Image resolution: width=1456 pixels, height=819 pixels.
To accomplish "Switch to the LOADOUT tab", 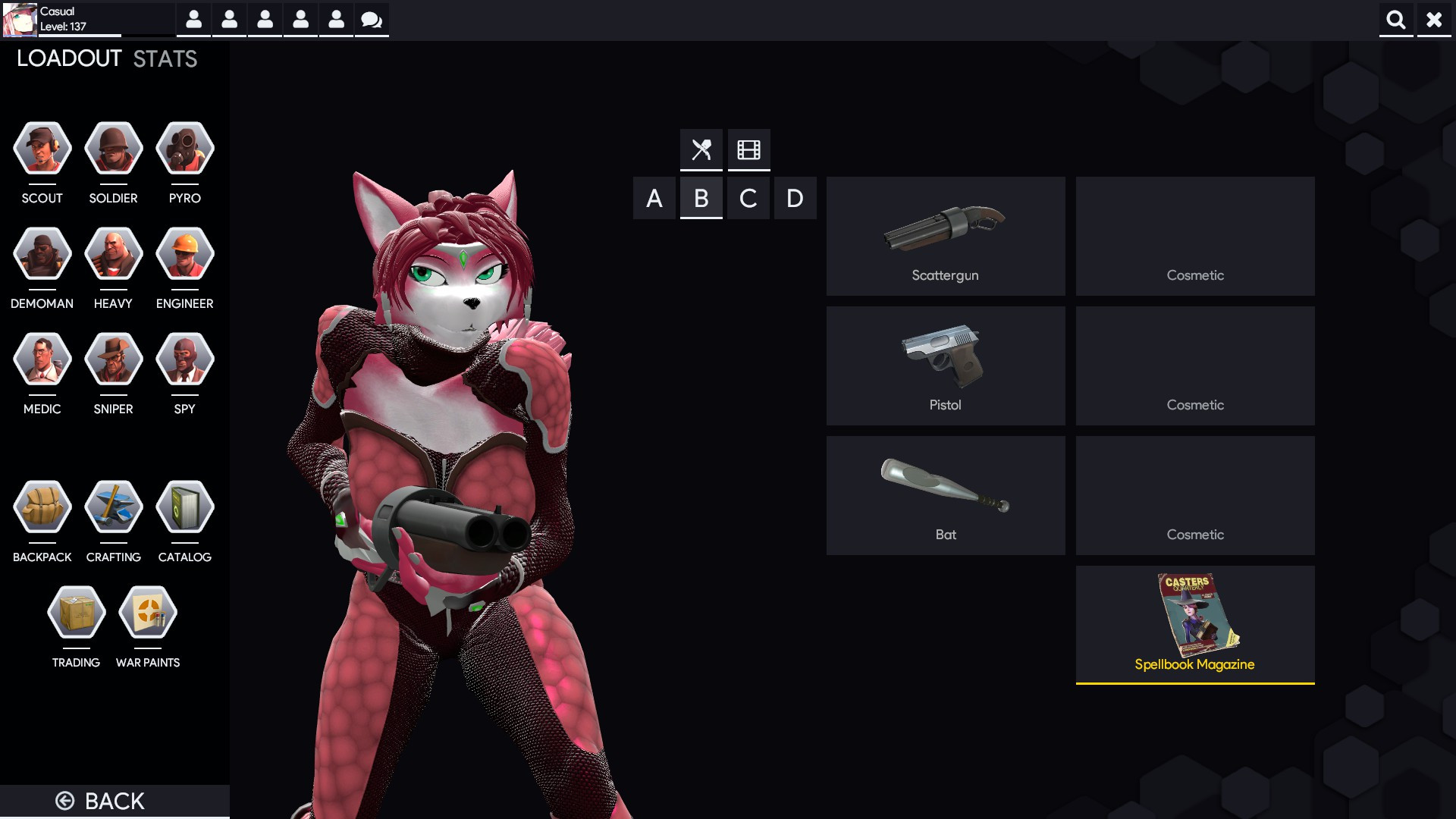I will pos(70,57).
